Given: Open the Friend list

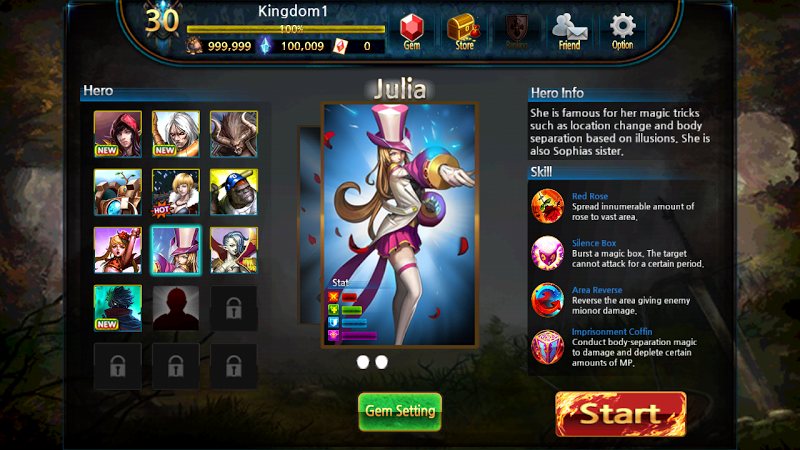Looking at the screenshot, I should pos(568,32).
